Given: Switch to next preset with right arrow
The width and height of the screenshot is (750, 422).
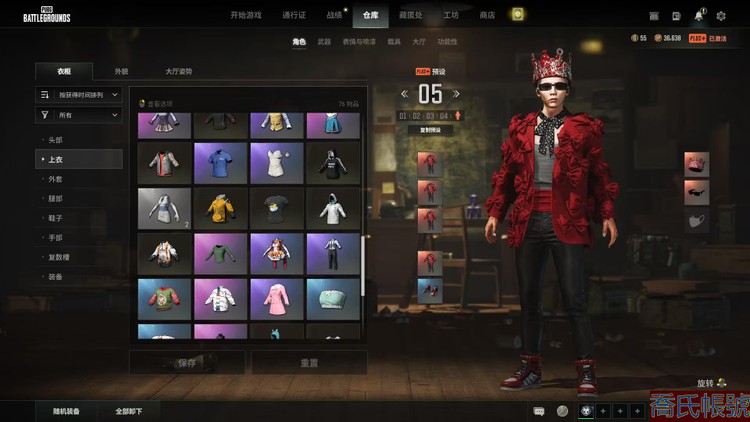Looking at the screenshot, I should (458, 93).
